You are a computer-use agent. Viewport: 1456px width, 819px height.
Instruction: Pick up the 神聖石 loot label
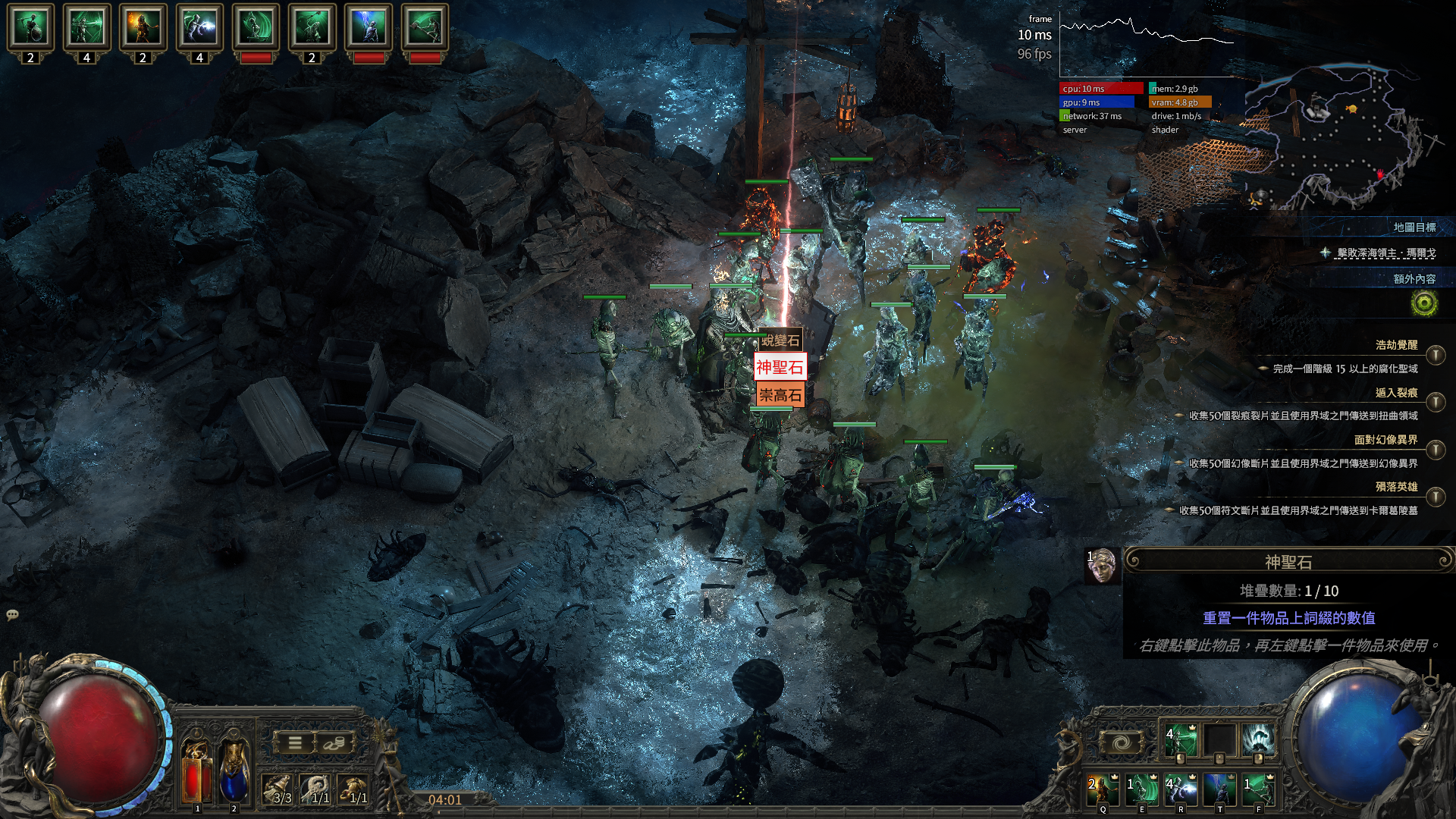(780, 368)
